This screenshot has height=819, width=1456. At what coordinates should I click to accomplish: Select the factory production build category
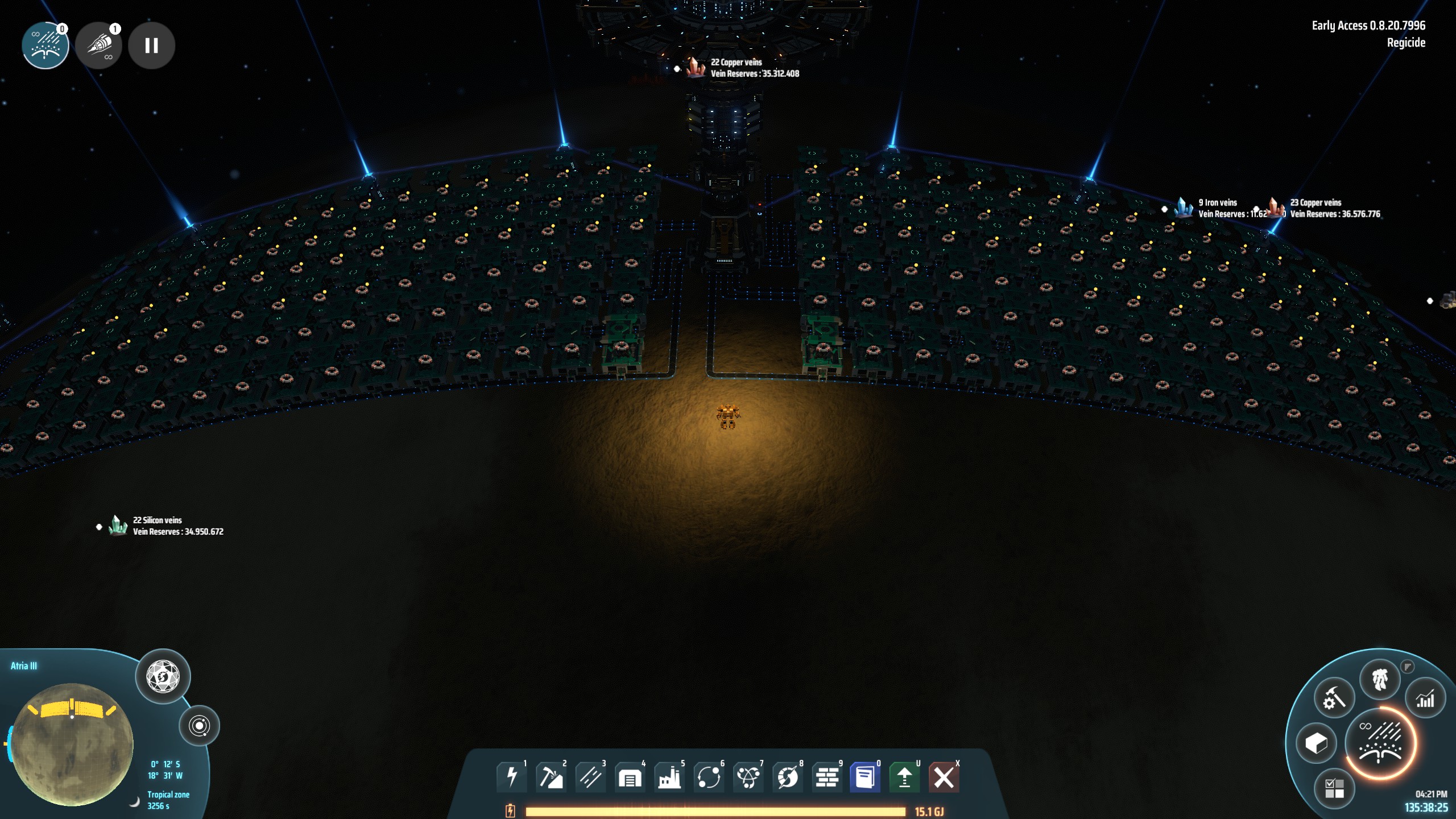point(669,777)
